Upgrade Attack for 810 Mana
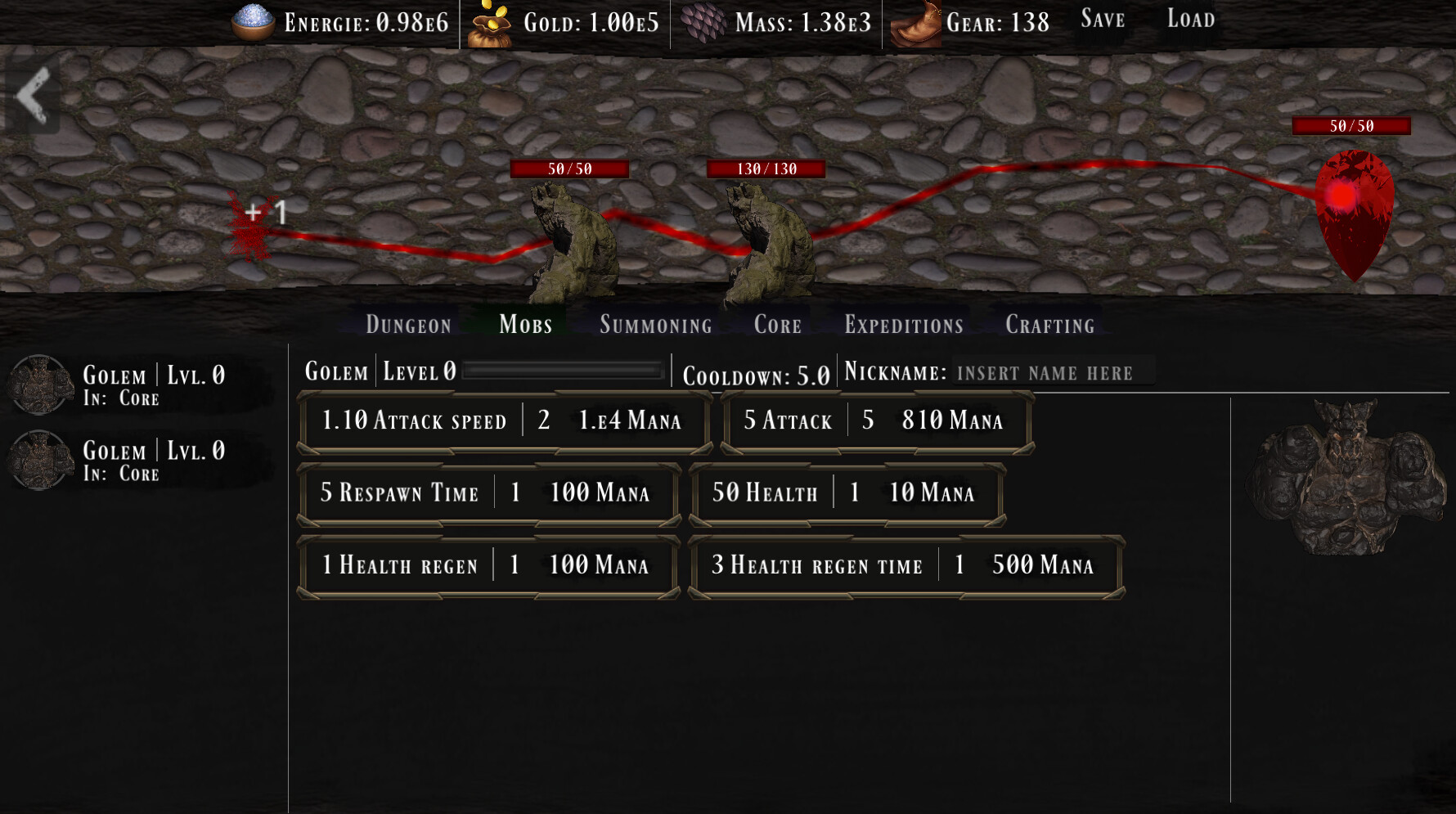This screenshot has height=814, width=1456. pos(874,421)
